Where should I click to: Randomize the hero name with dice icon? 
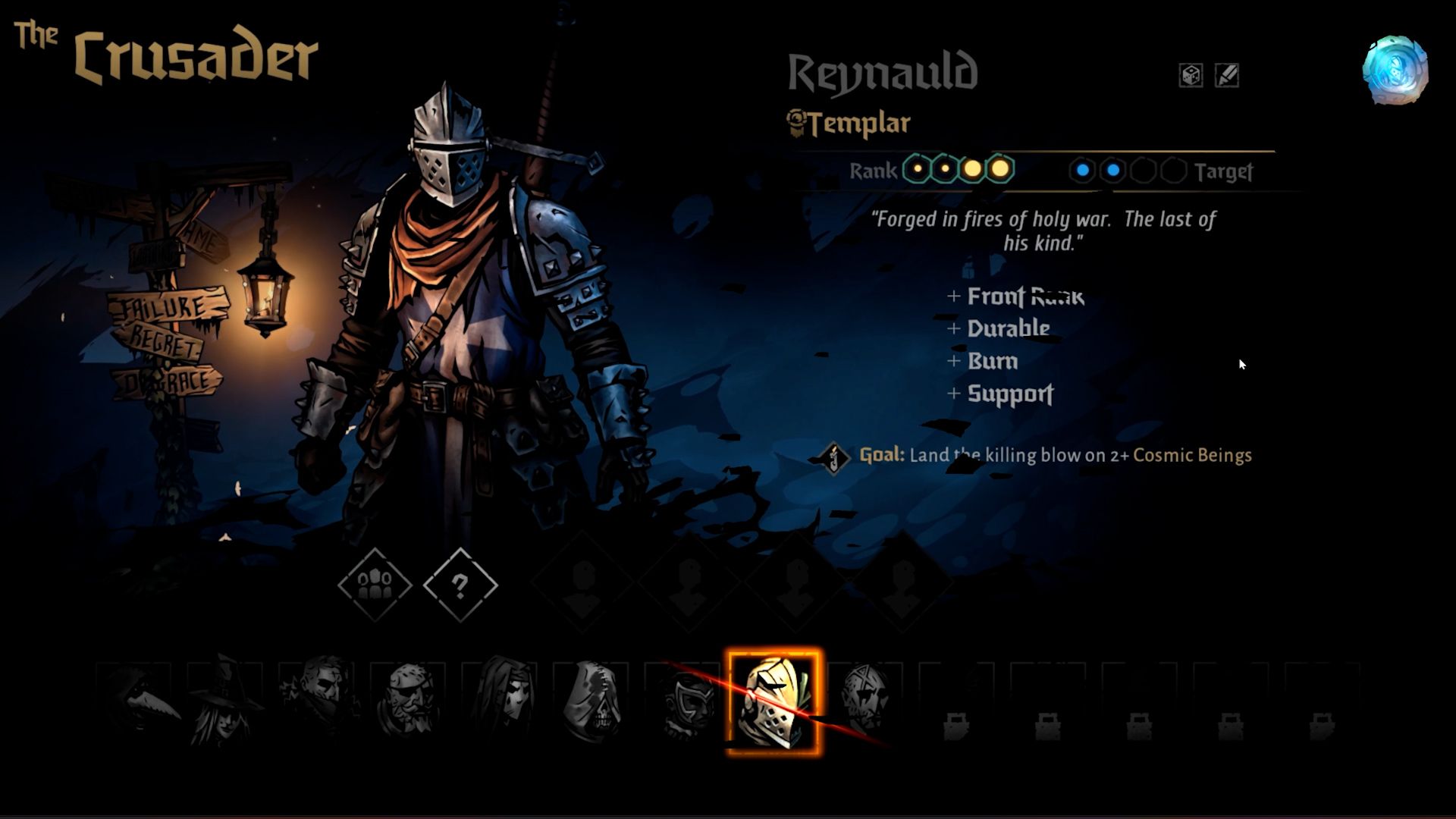click(1191, 75)
